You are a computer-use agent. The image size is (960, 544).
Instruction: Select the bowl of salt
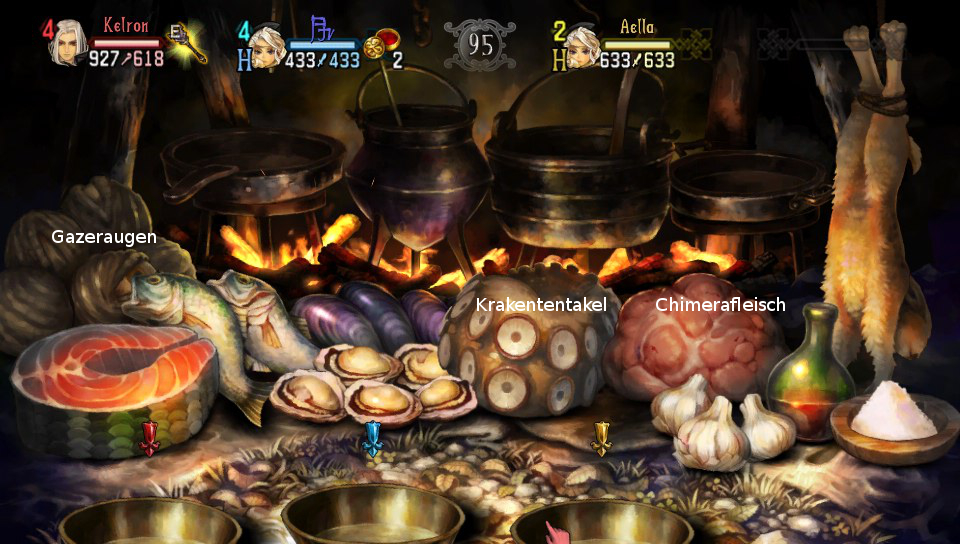[x=893, y=415]
